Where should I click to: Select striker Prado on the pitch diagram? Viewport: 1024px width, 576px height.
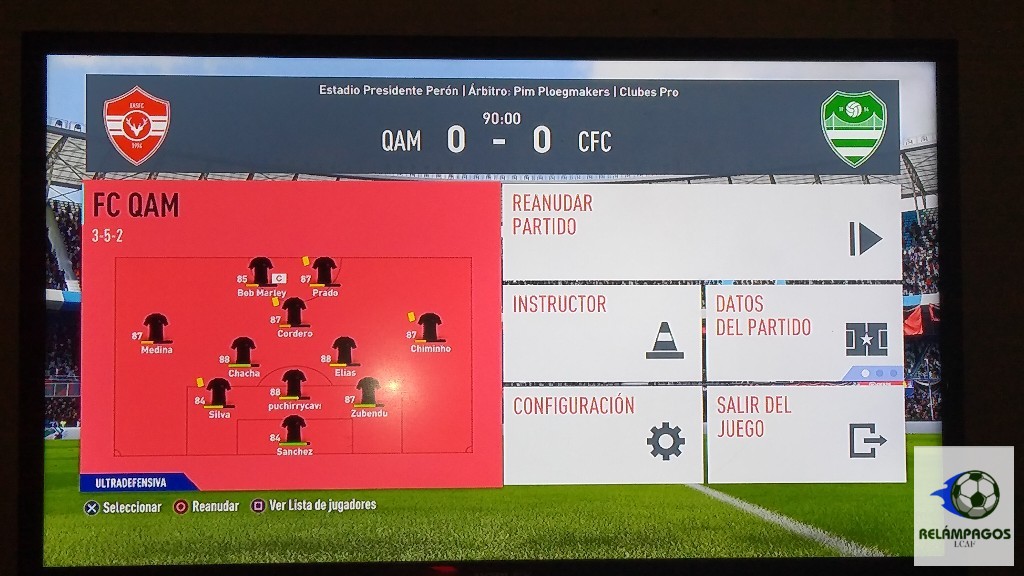(x=324, y=273)
